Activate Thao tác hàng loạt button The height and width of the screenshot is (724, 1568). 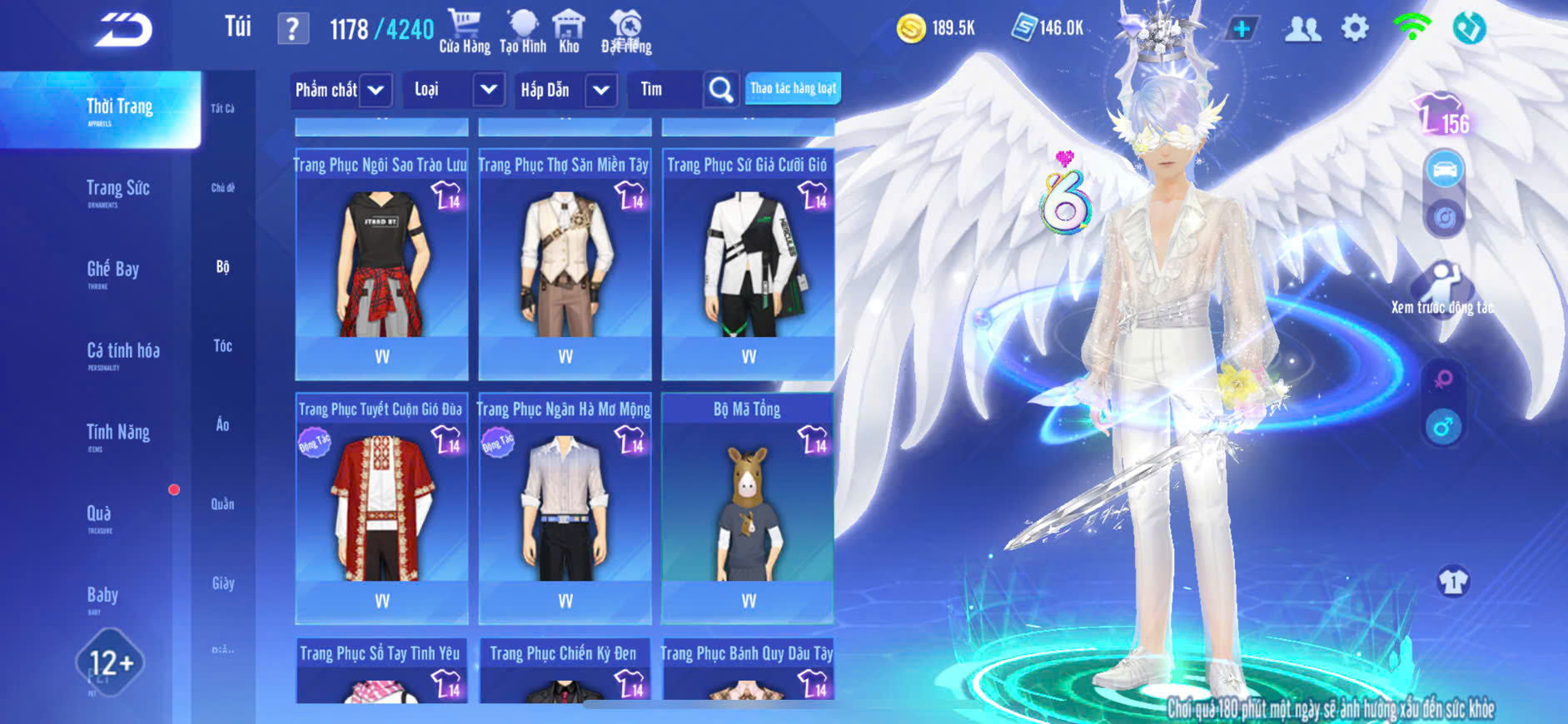(x=793, y=89)
